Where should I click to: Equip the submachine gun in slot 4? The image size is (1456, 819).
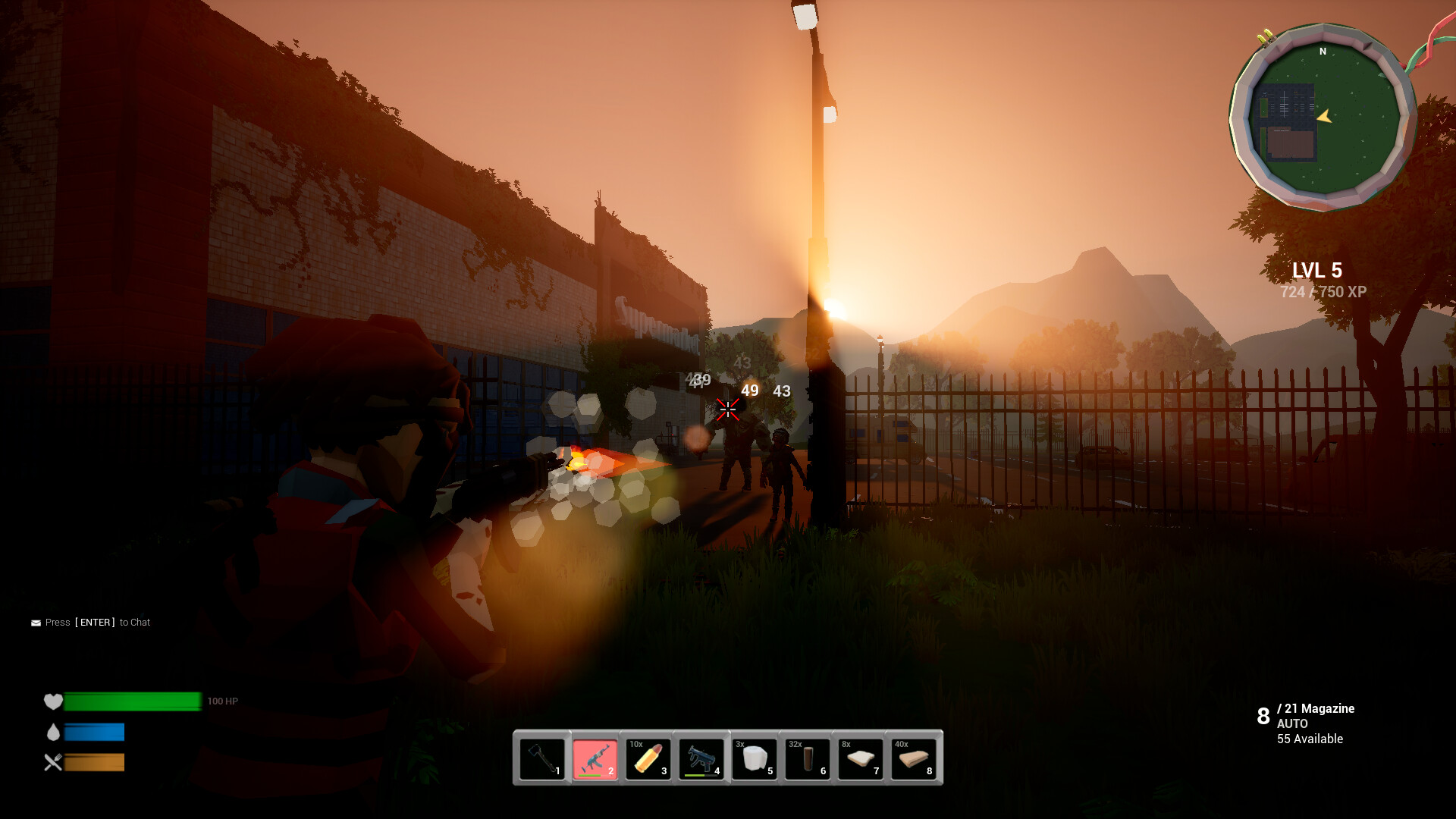[x=701, y=758]
